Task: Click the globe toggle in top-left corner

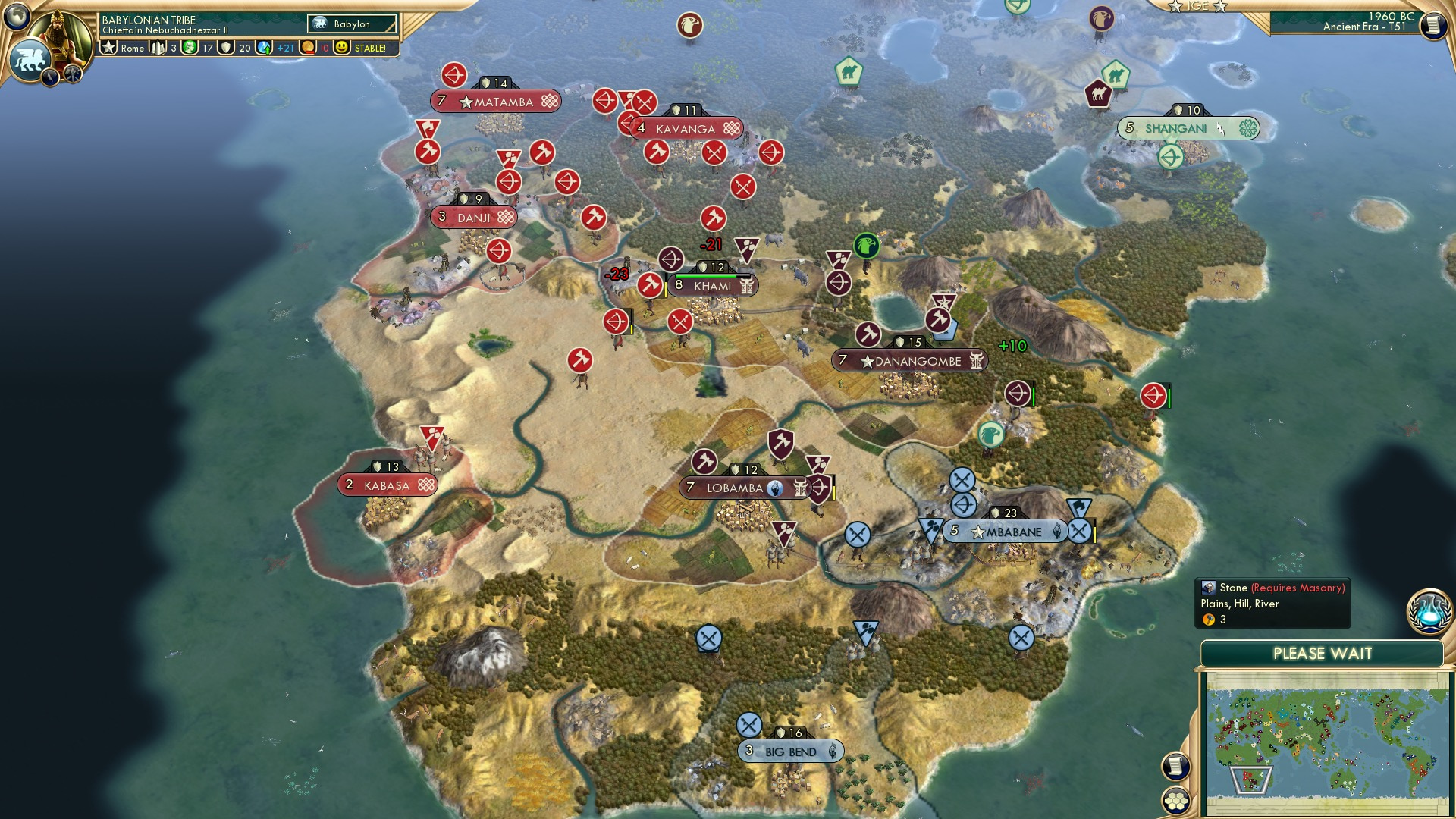Action: [x=15, y=15]
